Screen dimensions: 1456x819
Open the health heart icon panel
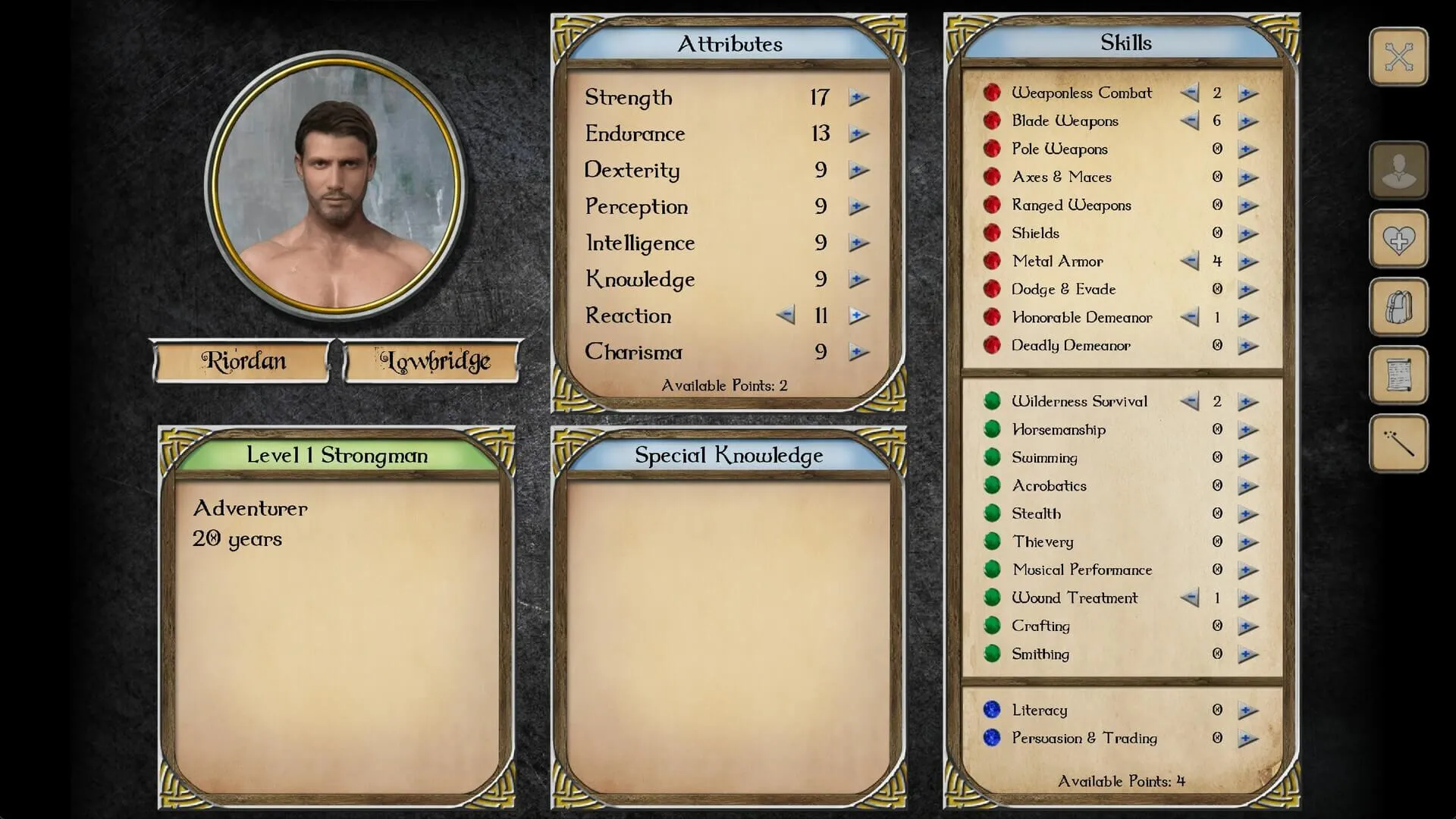[1398, 240]
